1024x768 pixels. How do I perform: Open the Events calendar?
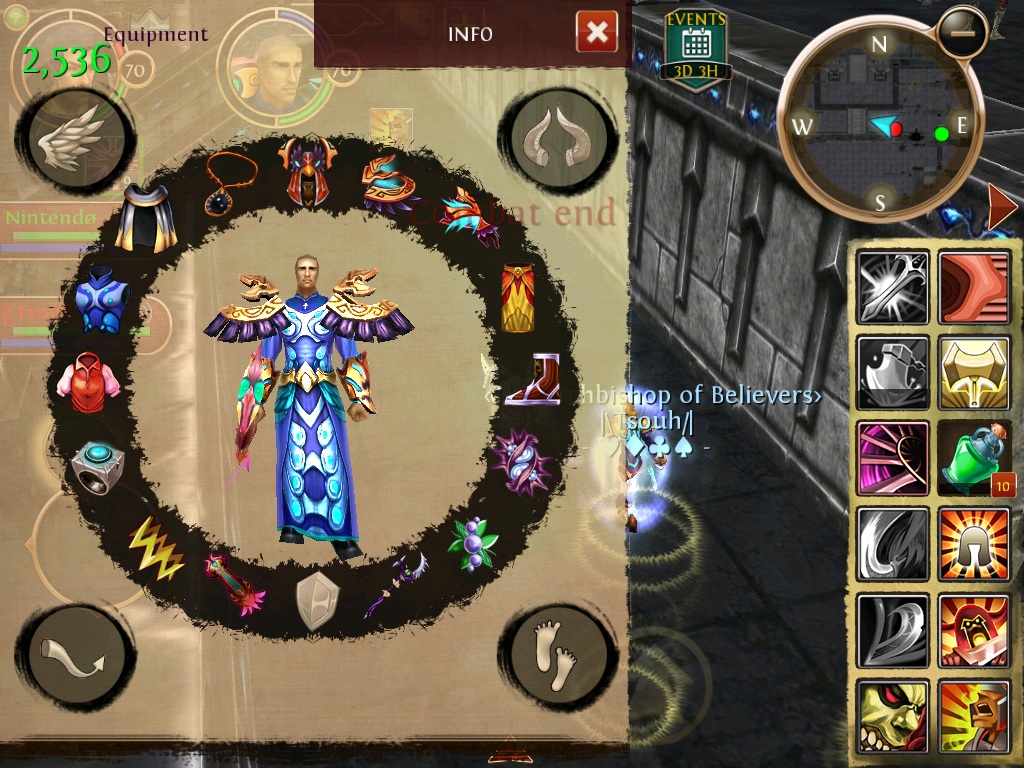(x=695, y=45)
